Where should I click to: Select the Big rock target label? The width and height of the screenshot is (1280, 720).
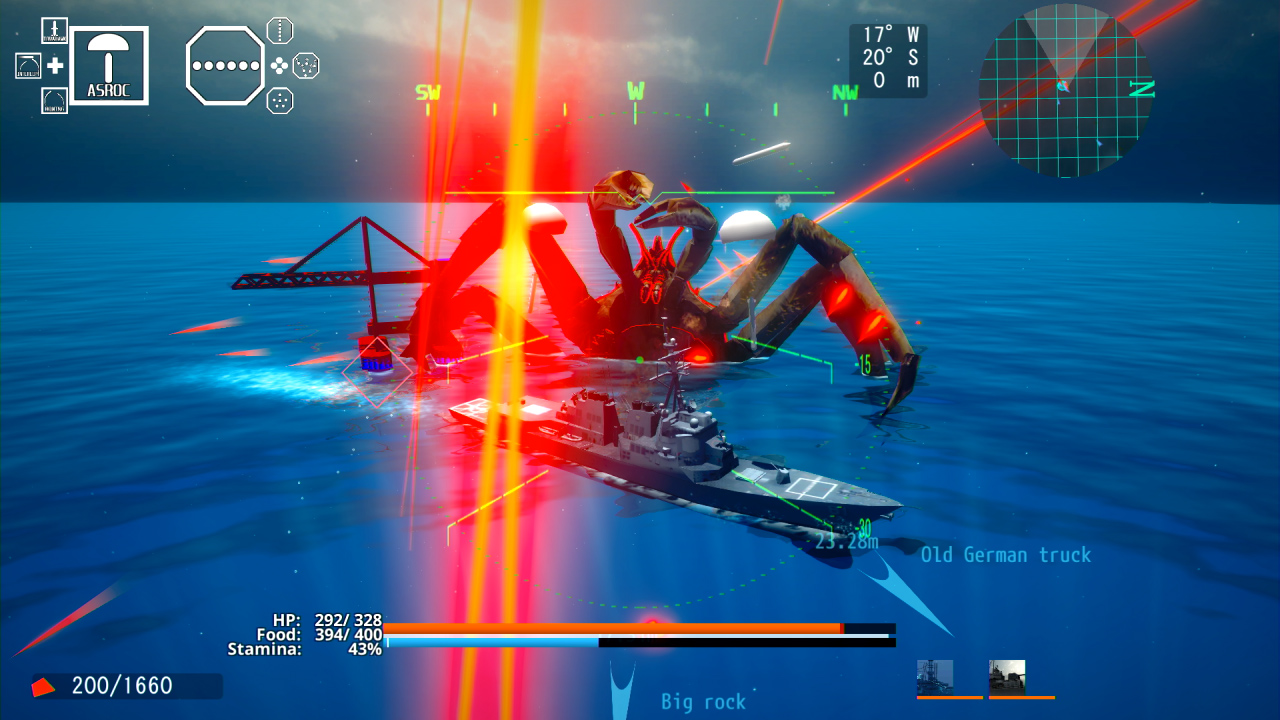tap(703, 702)
